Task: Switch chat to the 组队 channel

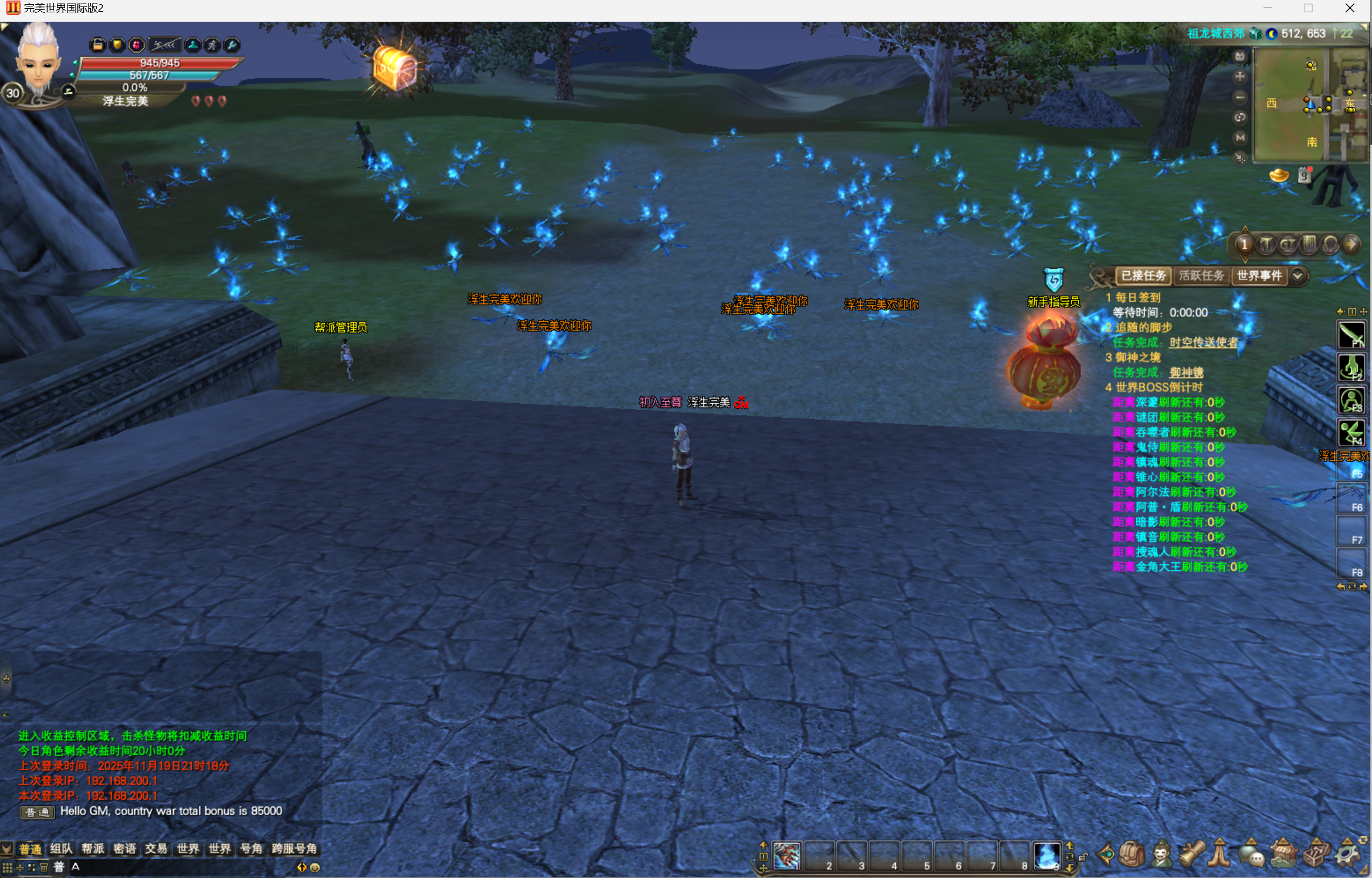Action: coord(62,849)
